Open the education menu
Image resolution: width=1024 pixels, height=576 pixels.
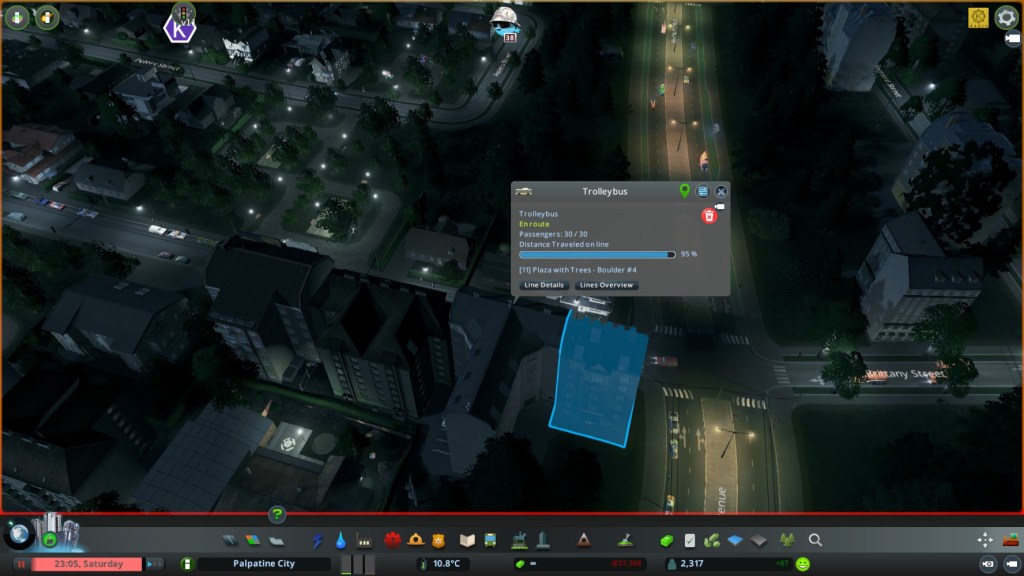point(466,540)
